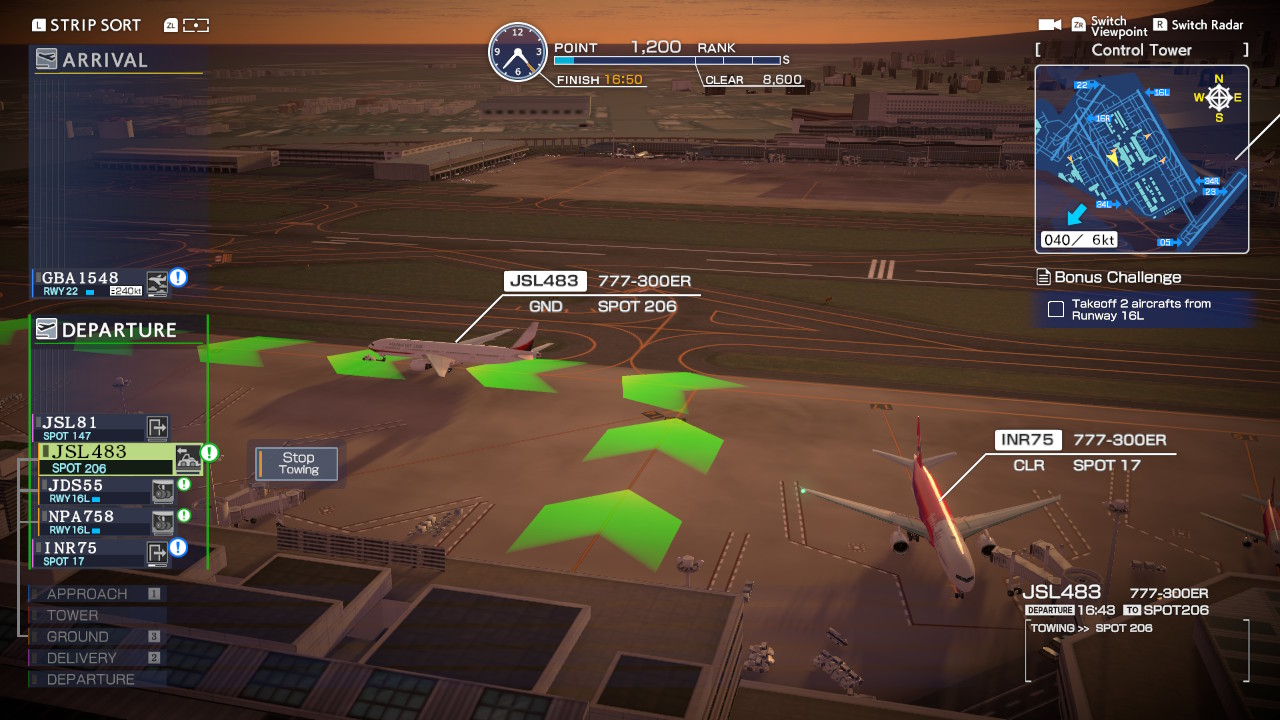
Task: Click the taxi icon on JSL81 strip
Action: click(157, 427)
